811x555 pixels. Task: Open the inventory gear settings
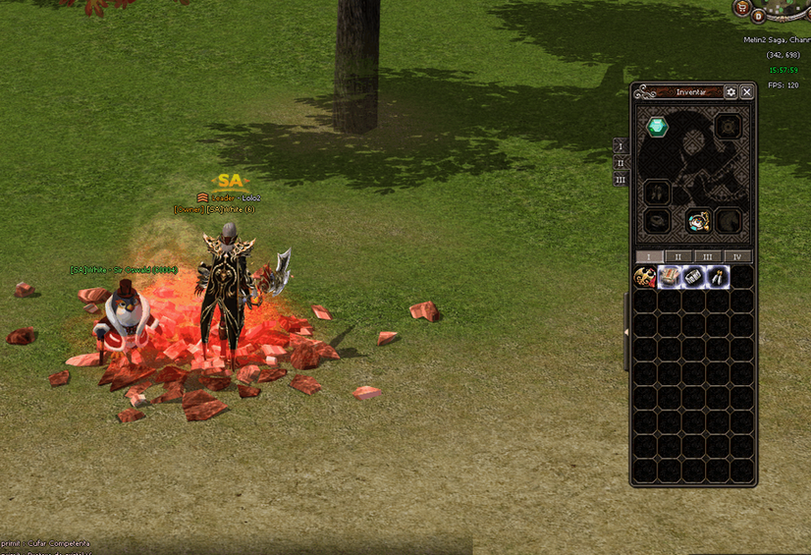coord(731,92)
